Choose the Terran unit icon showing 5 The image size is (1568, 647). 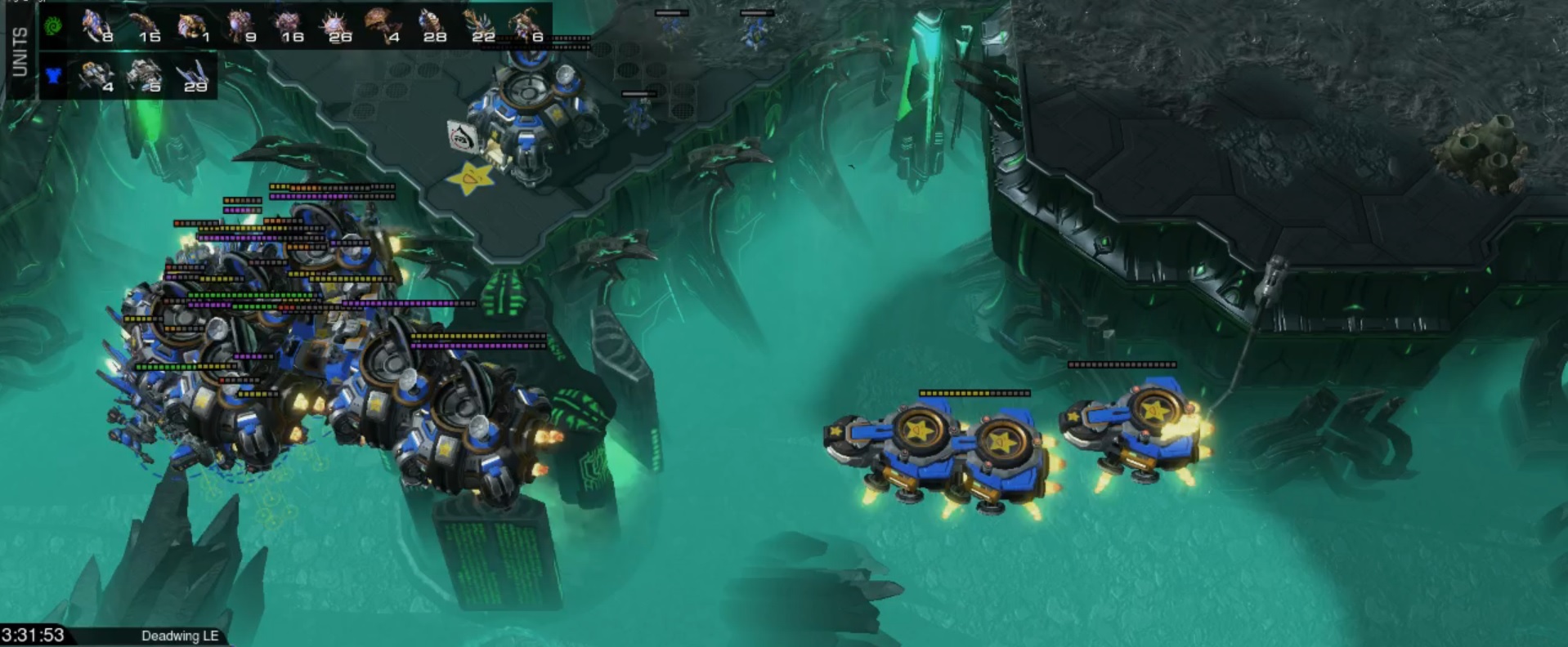pos(145,76)
